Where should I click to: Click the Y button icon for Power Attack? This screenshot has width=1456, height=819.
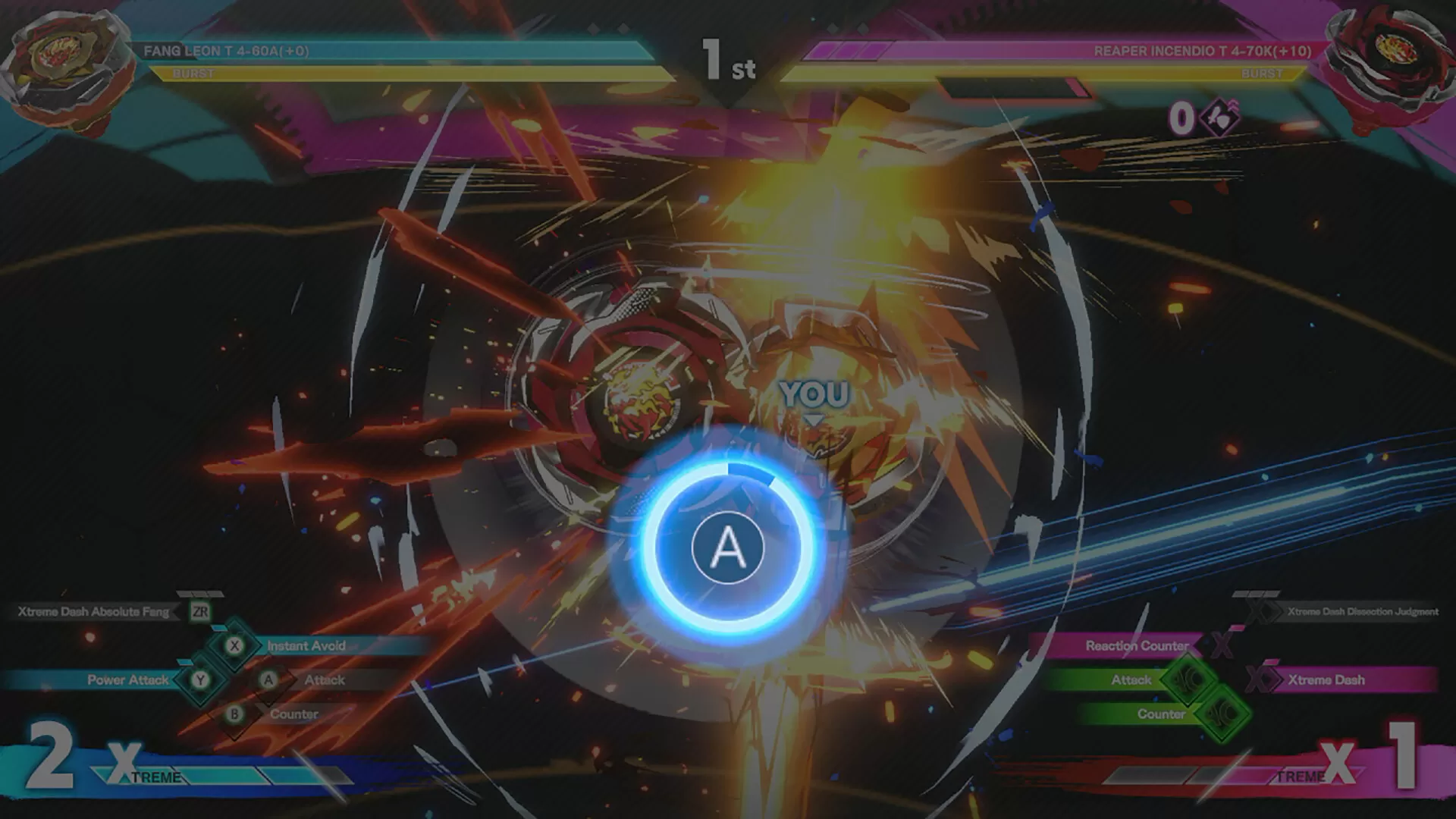pyautogui.click(x=199, y=680)
